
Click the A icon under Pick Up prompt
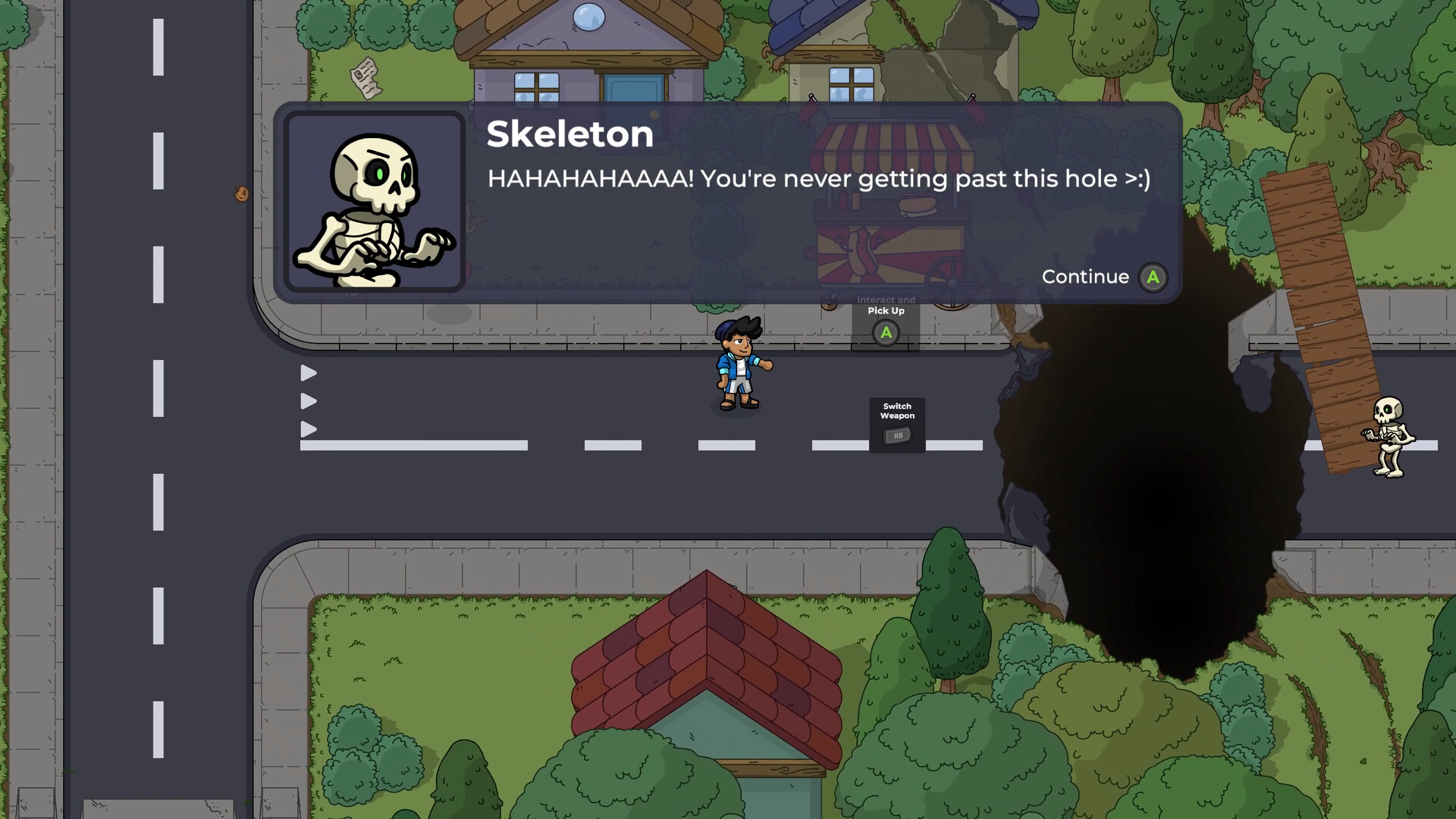click(x=885, y=332)
